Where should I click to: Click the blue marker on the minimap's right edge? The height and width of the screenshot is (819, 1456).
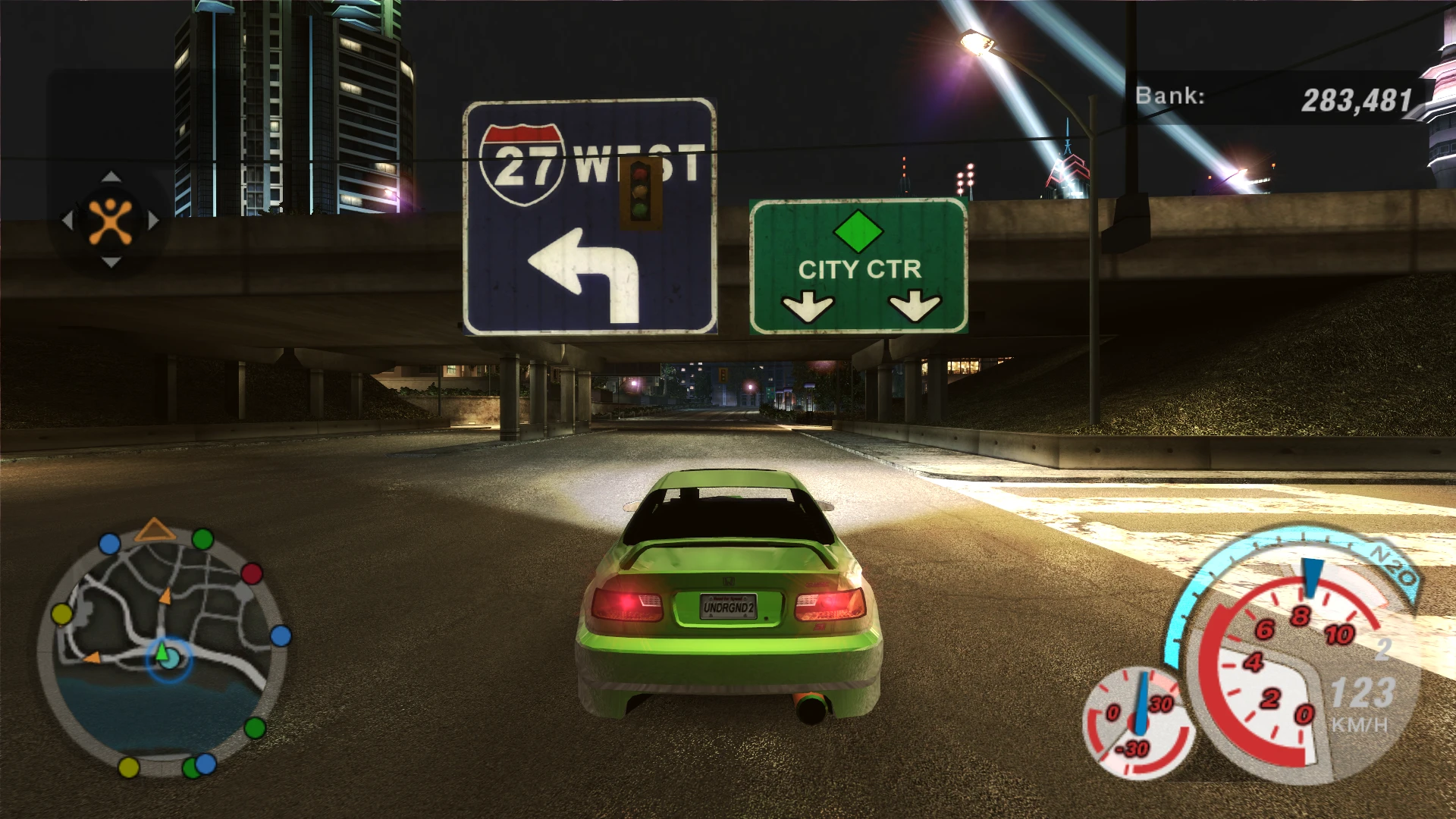pyautogui.click(x=281, y=635)
